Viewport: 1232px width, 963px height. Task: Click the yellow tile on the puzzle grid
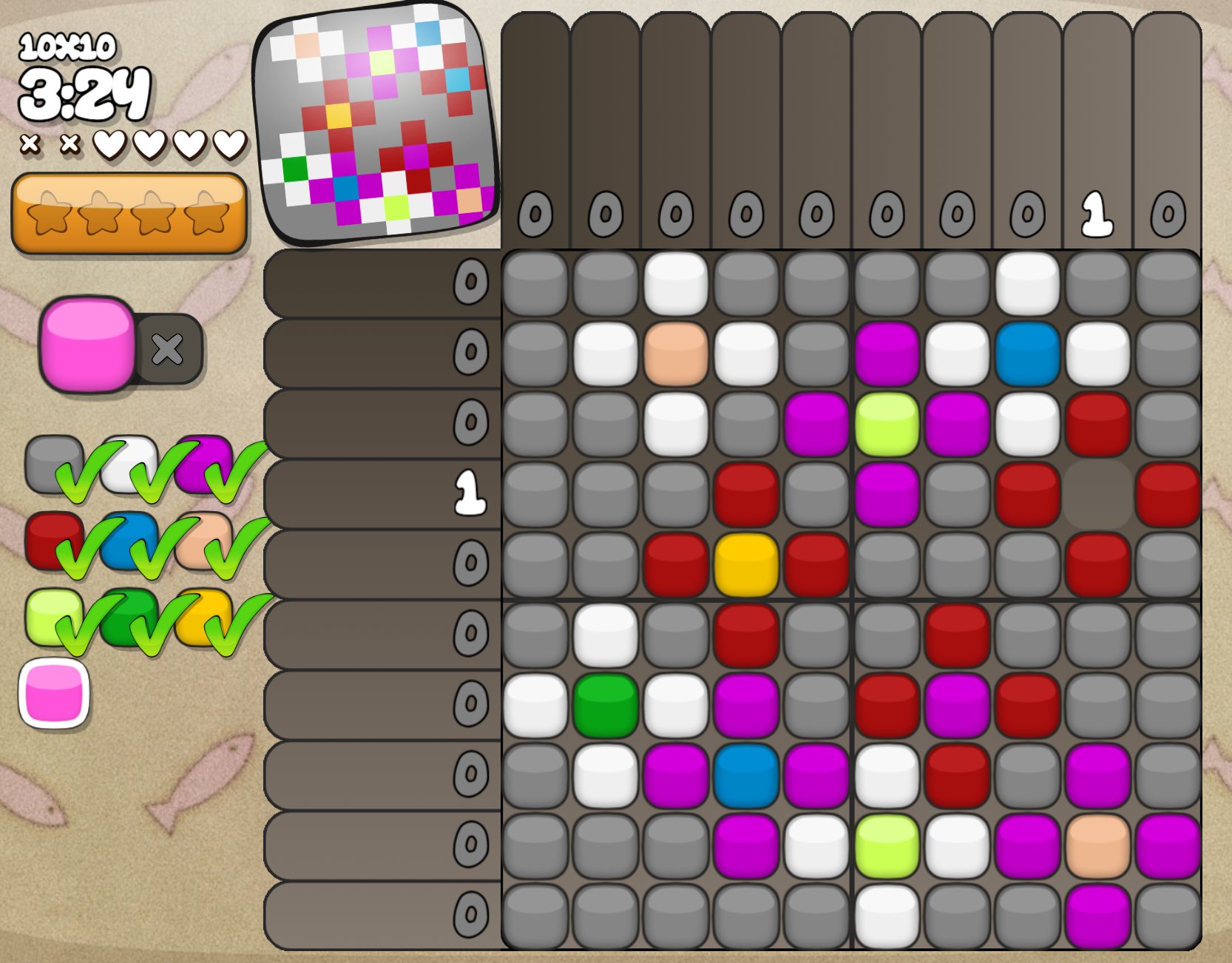coord(746,564)
